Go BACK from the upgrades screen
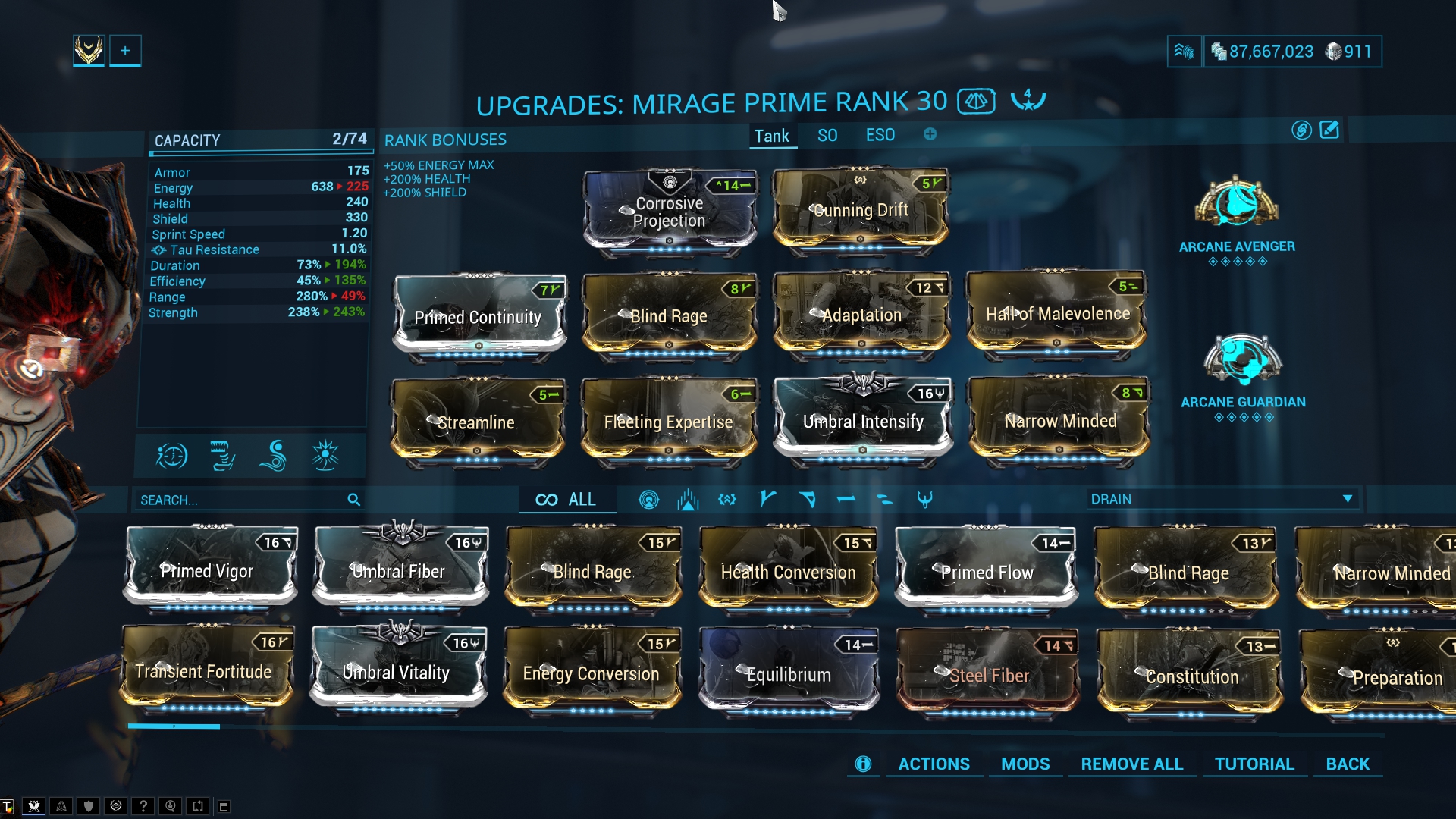The height and width of the screenshot is (819, 1456). tap(1348, 764)
